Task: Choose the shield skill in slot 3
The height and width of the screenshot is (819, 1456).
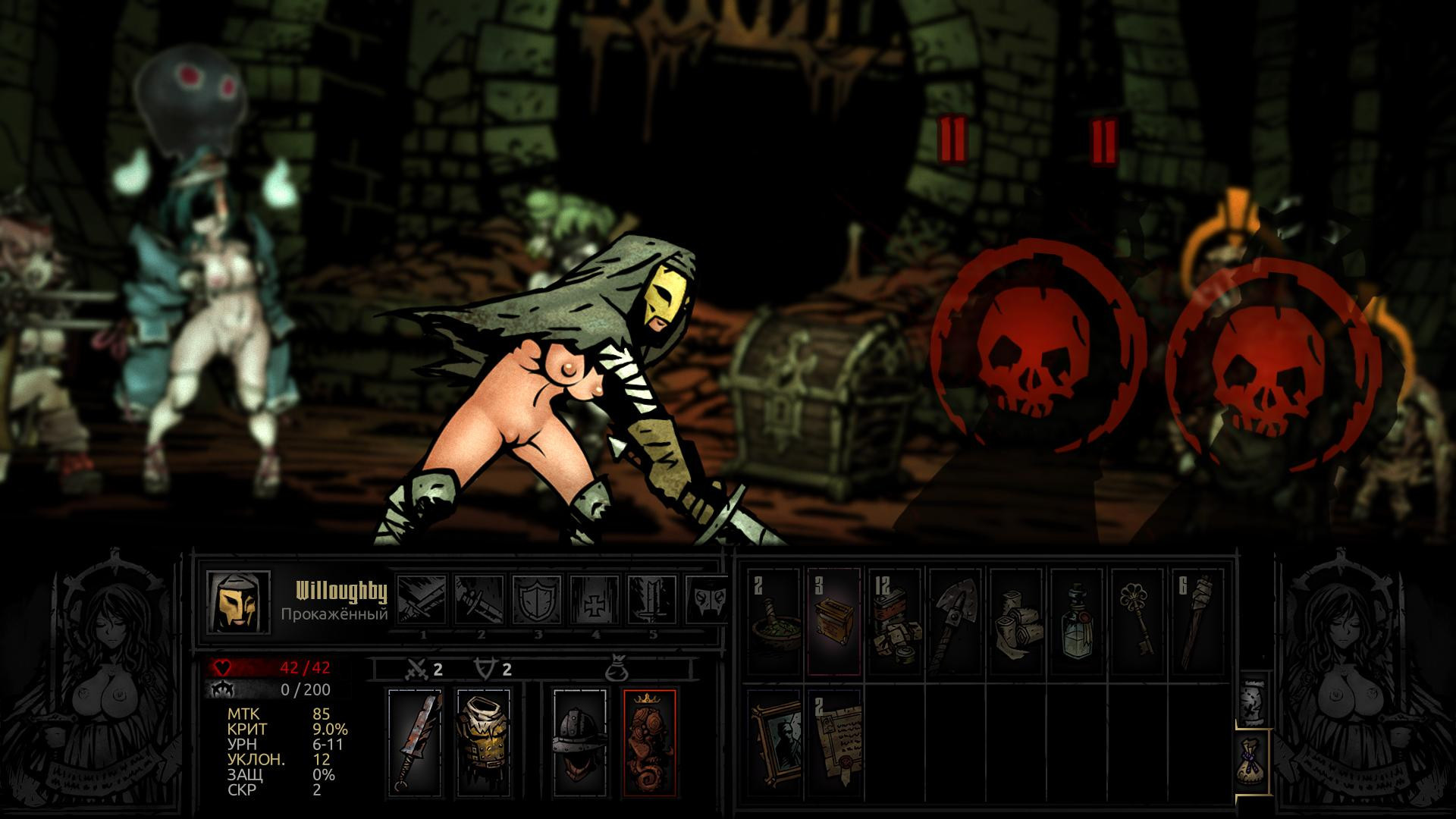Action: [538, 601]
